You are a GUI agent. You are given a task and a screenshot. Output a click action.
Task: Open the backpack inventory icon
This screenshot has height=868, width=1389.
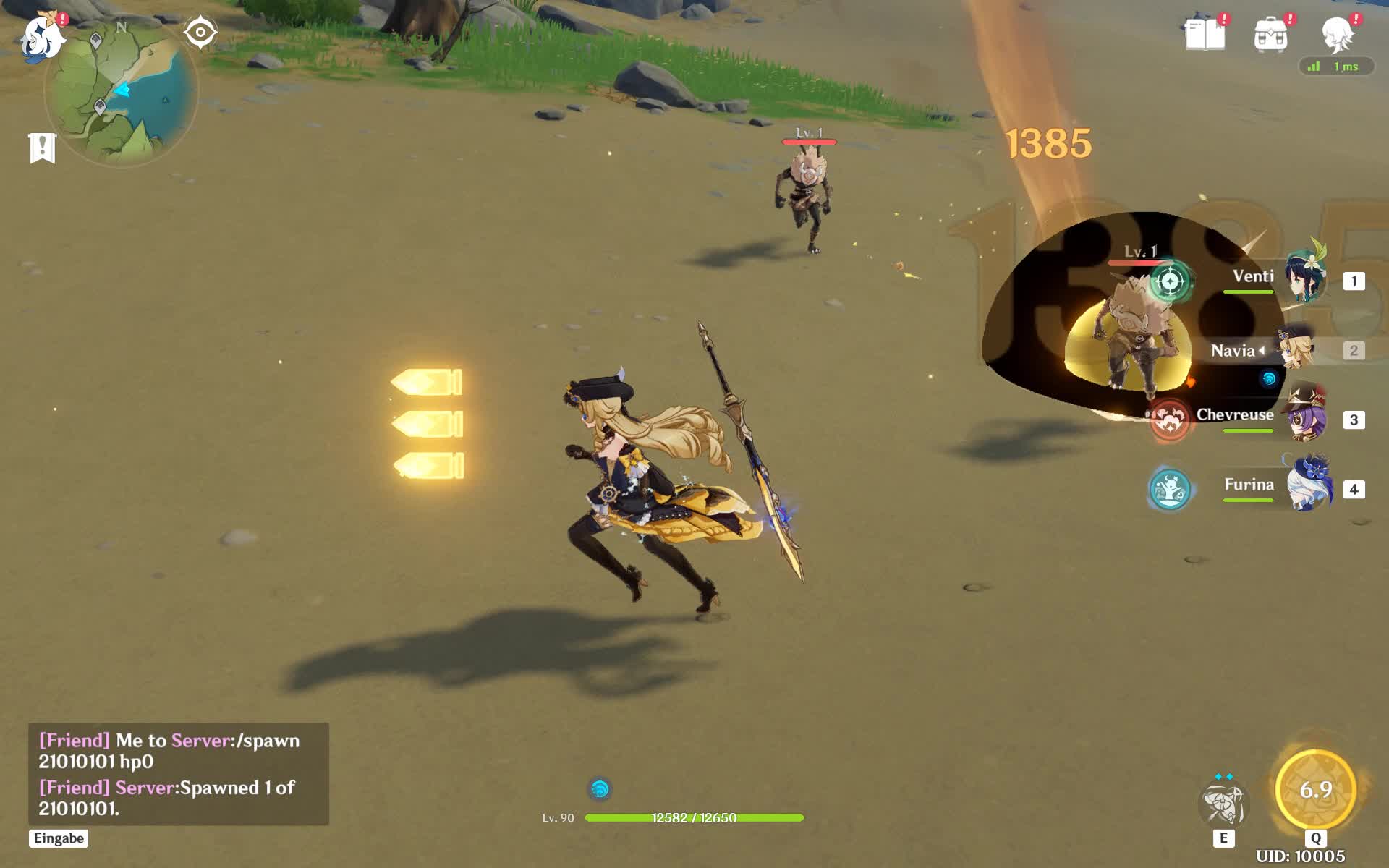[1270, 35]
